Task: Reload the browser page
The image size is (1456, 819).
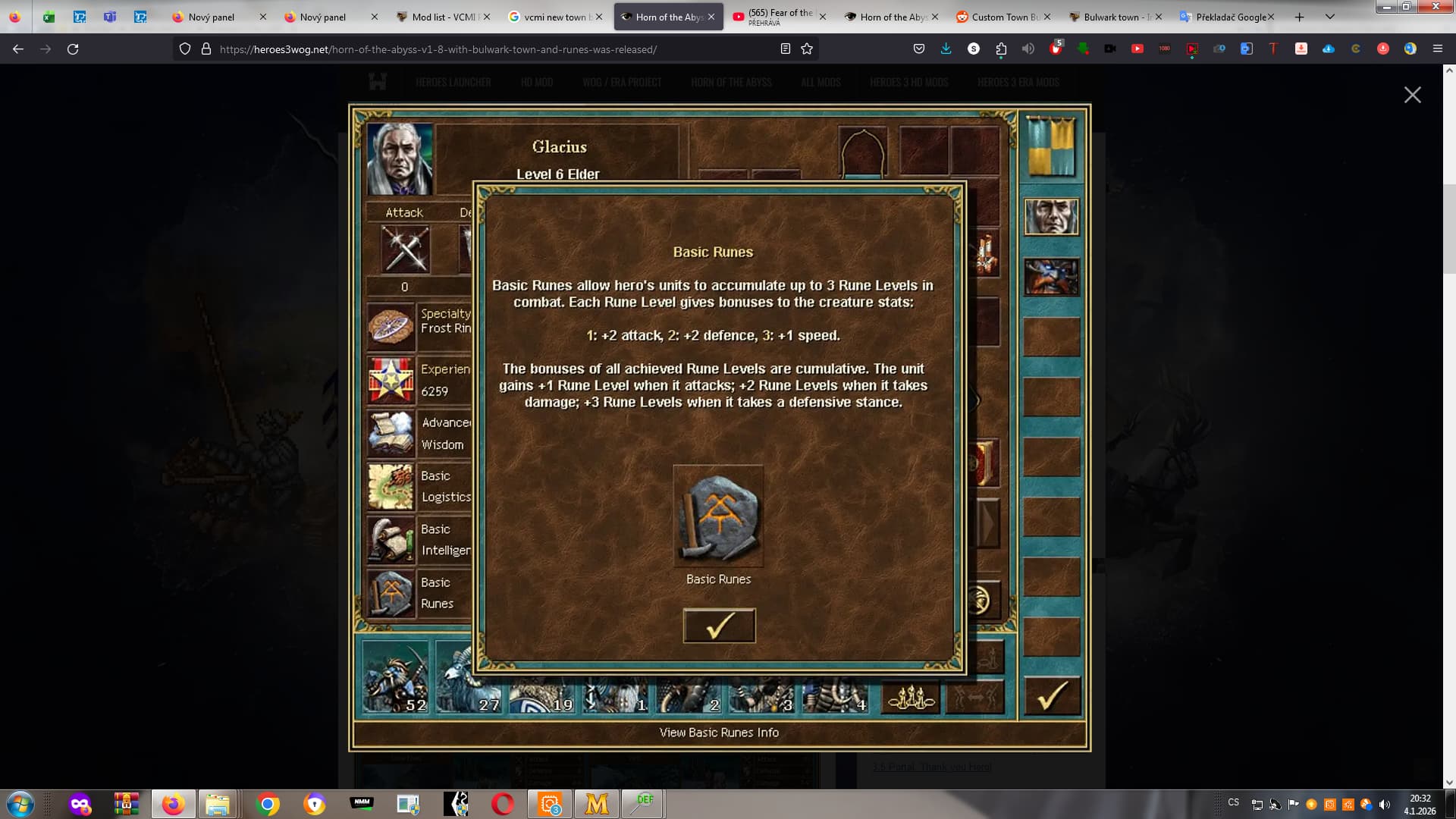Action: (73, 49)
